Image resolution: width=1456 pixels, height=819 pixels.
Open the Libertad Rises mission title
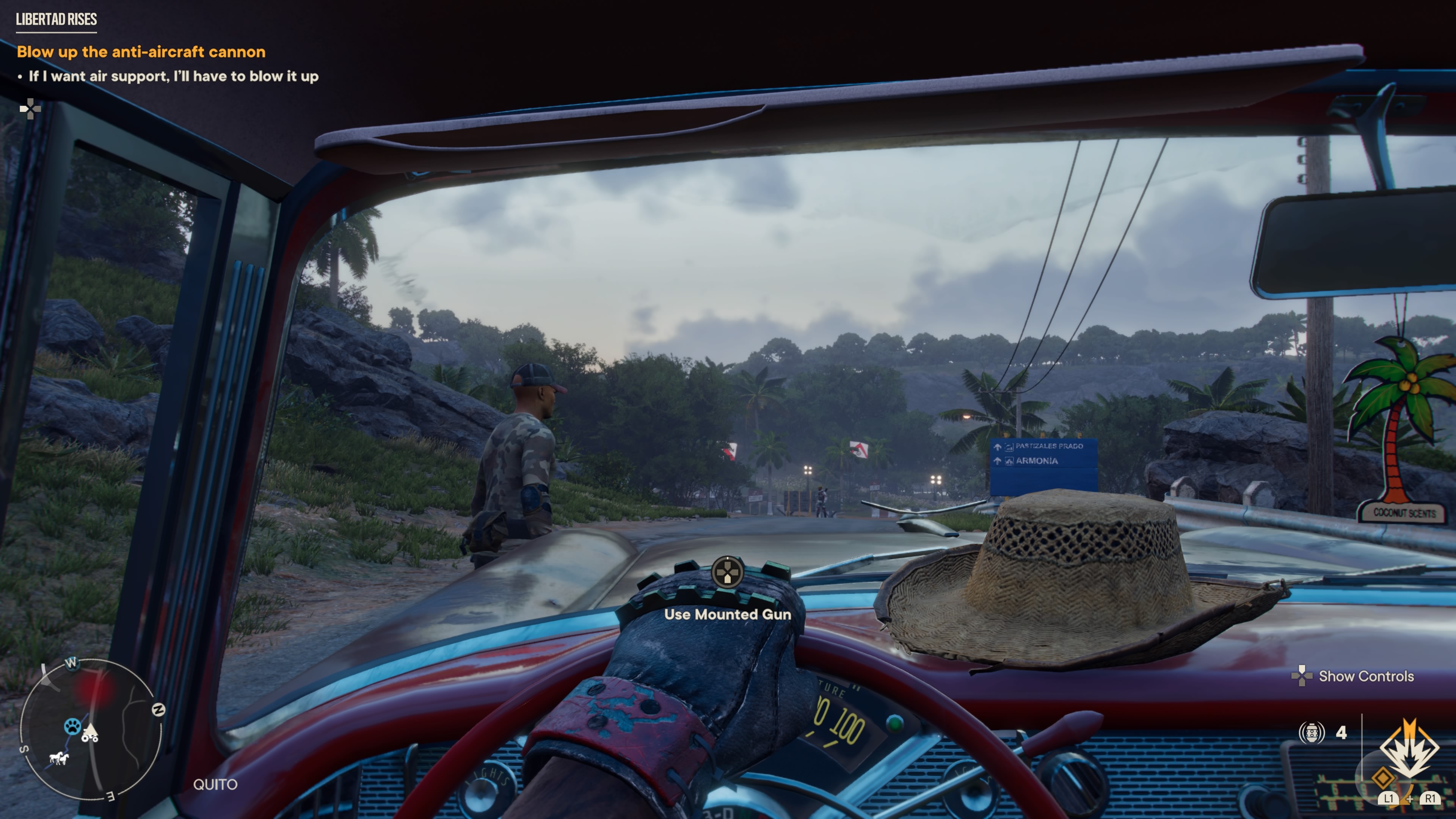coord(56,19)
